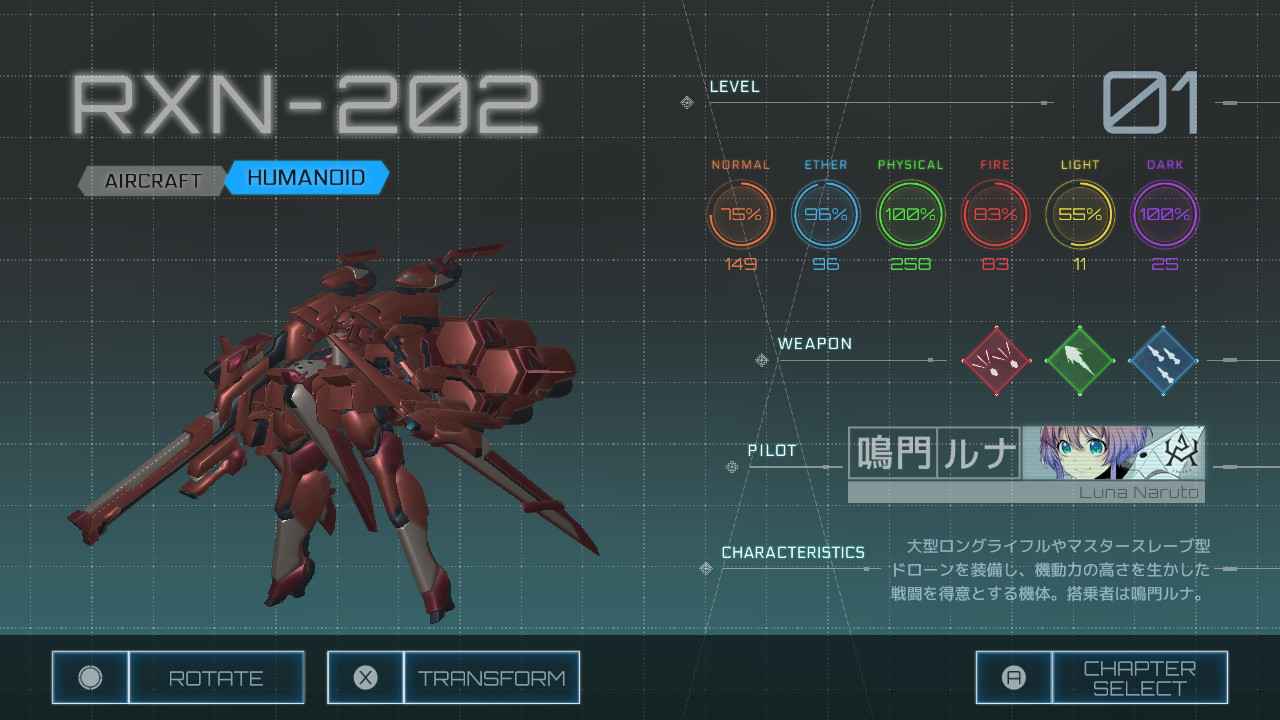Choose the PHYSICAL 100% attribute gauge
This screenshot has height=720, width=1280.
point(910,214)
